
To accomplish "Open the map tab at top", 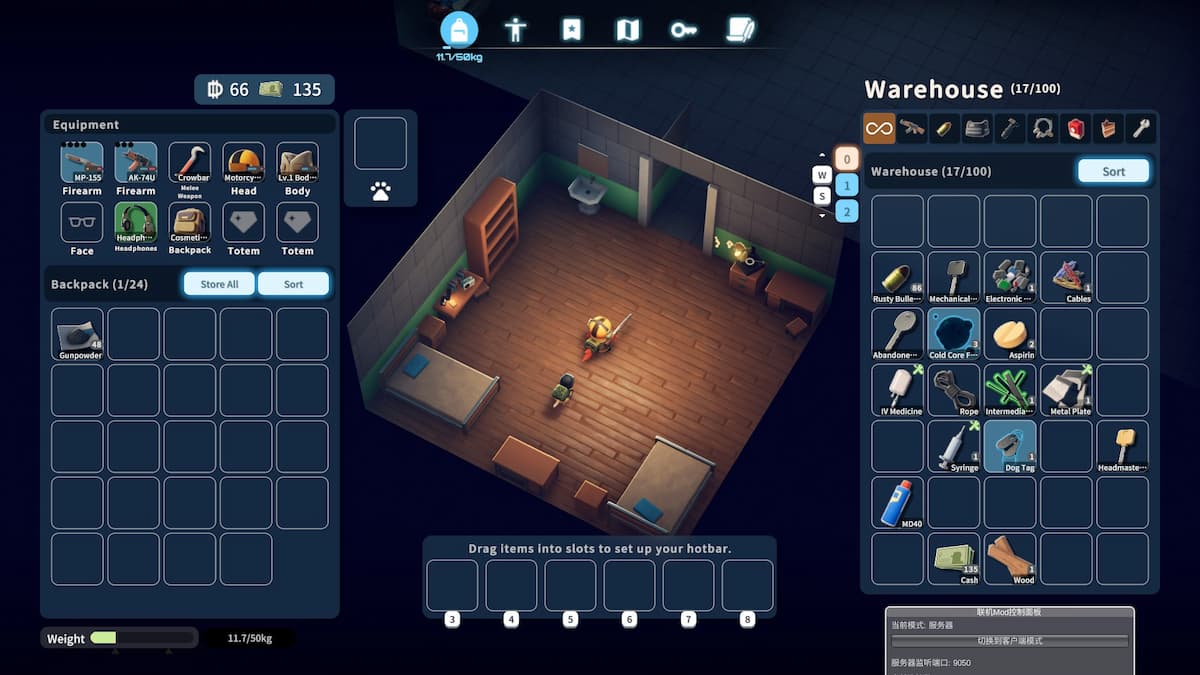I will pyautogui.click(x=627, y=30).
